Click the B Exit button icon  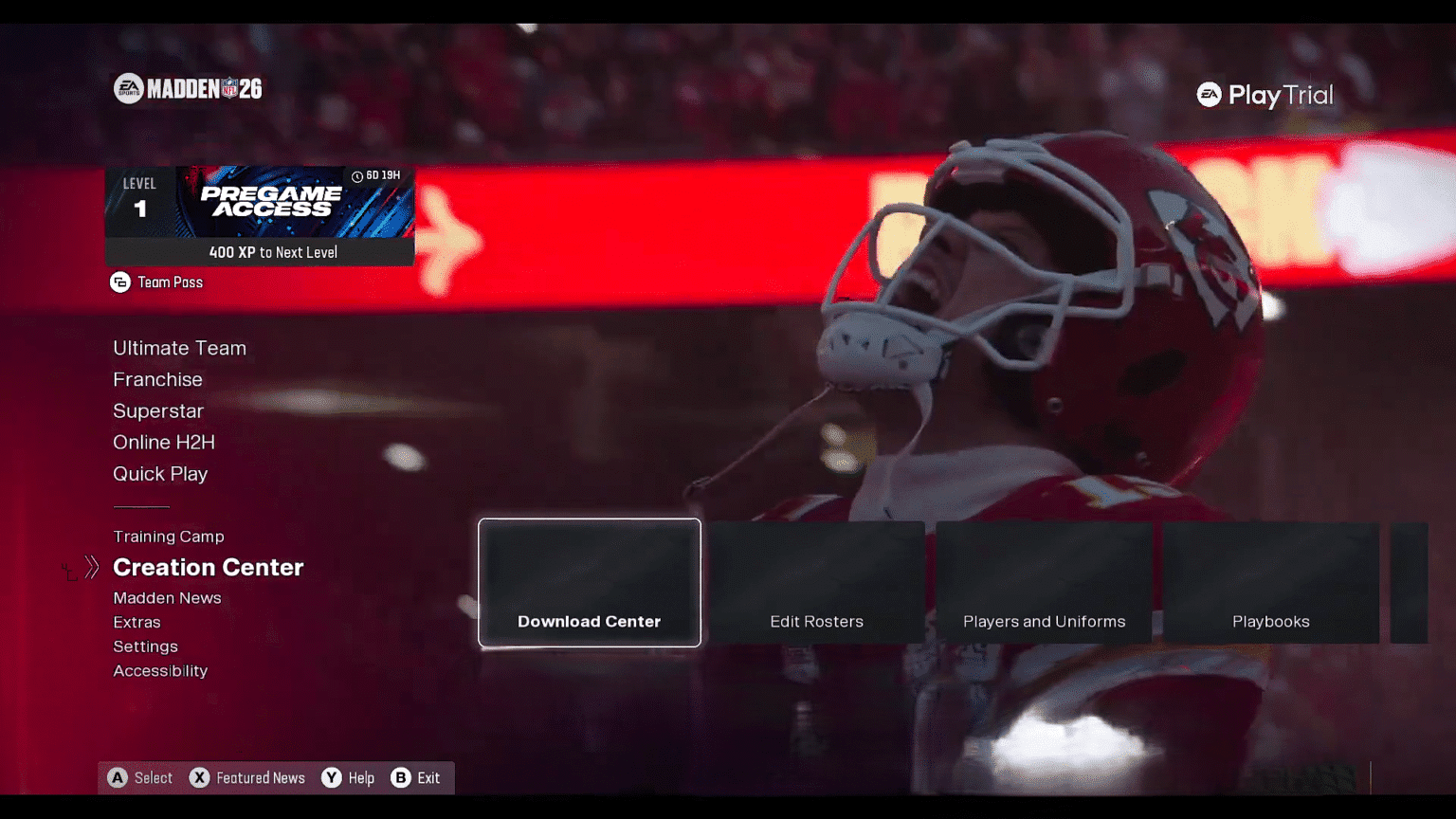(402, 777)
